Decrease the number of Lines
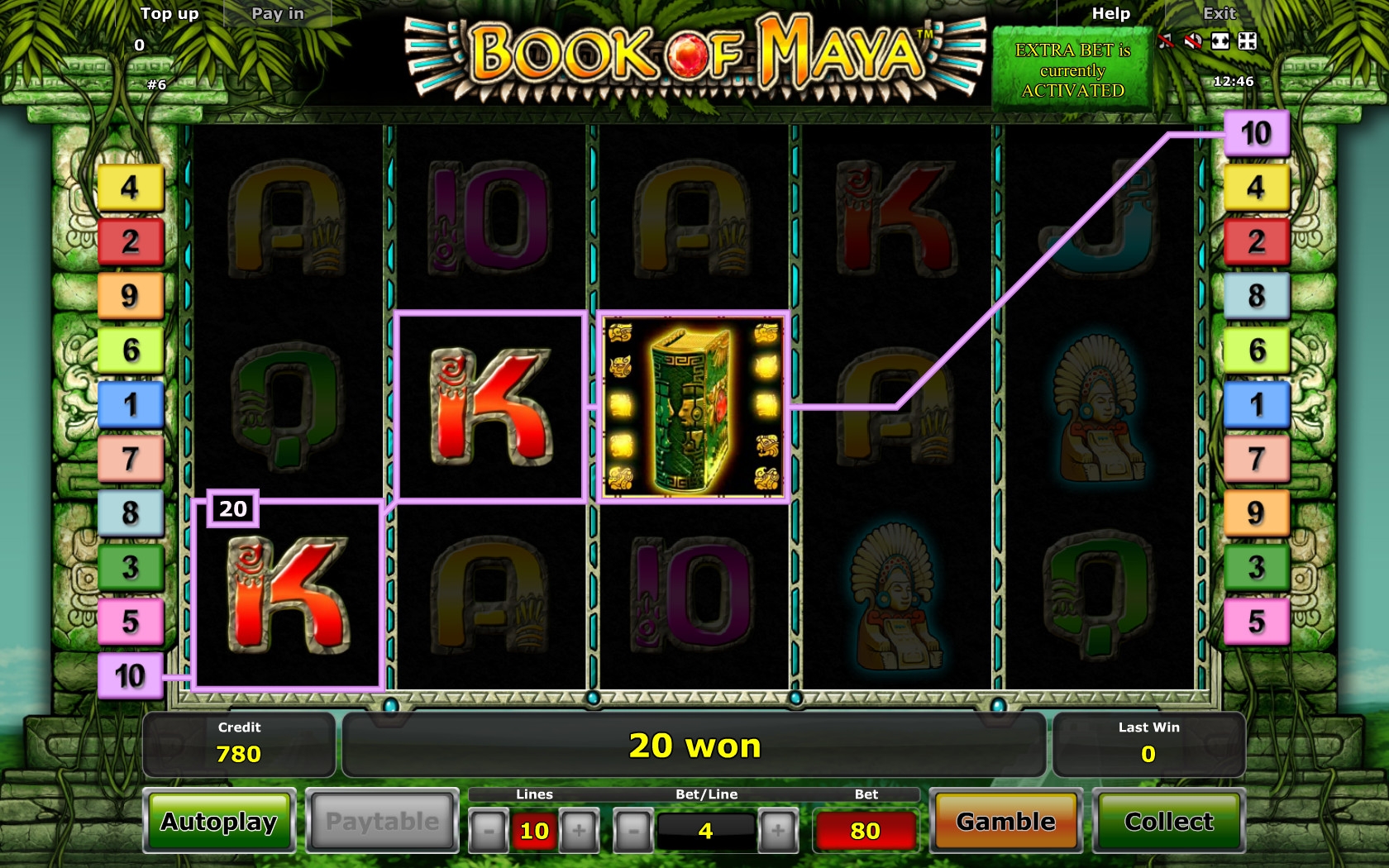 click(x=489, y=831)
